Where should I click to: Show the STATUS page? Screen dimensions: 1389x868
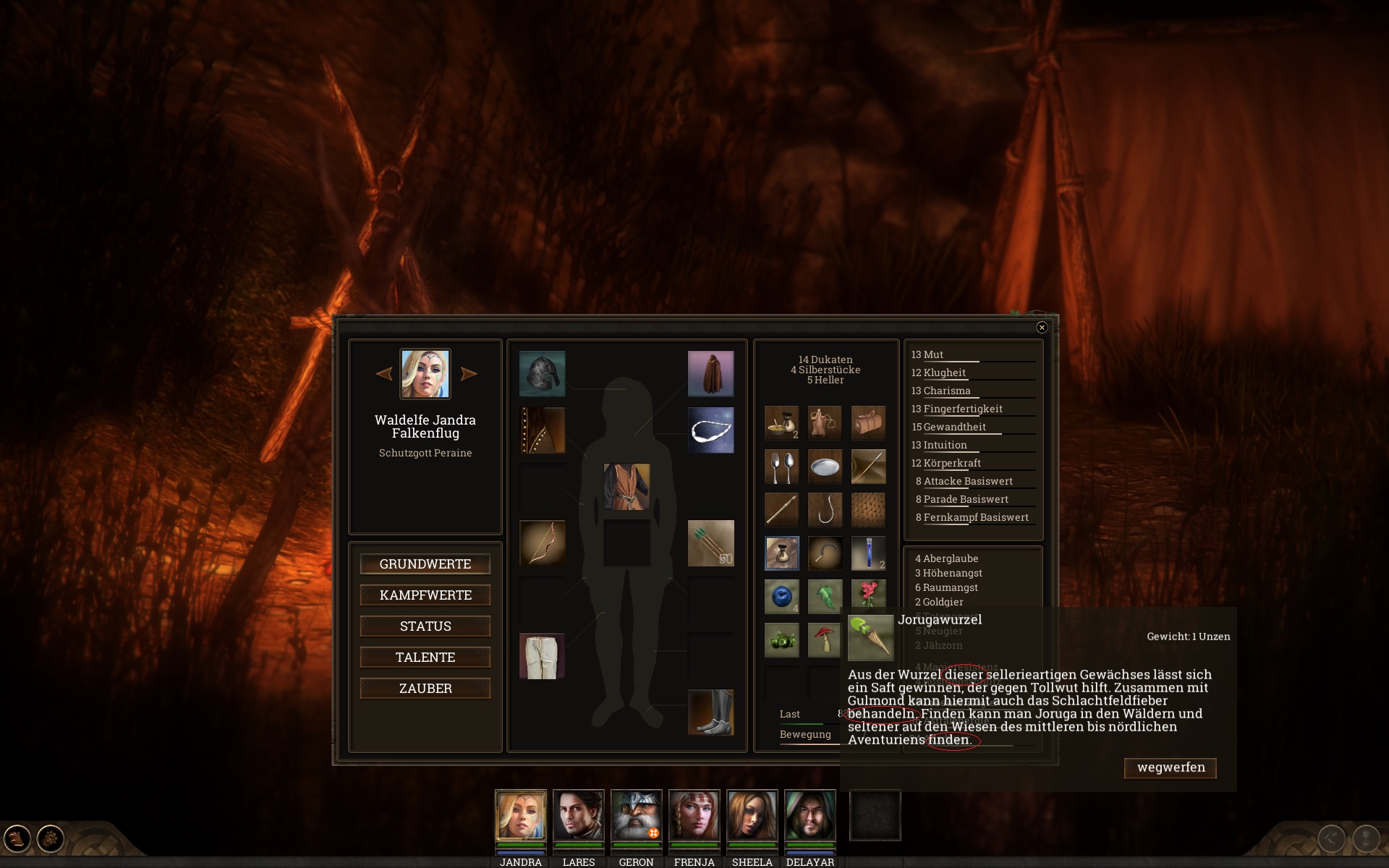pyautogui.click(x=425, y=626)
